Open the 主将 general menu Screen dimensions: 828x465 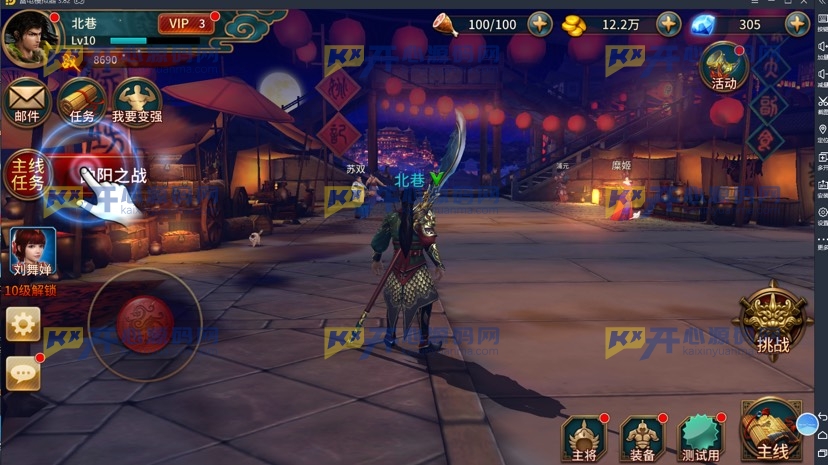(x=584, y=437)
